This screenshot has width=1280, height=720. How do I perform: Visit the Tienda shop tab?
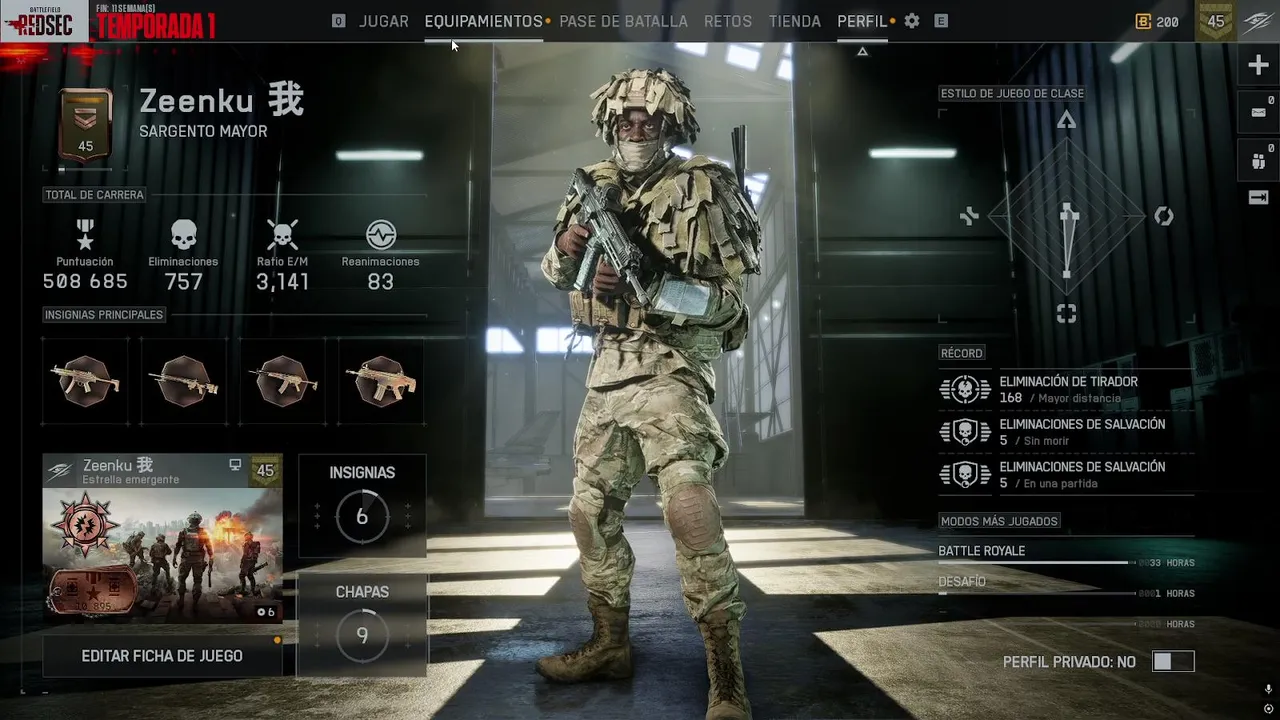pos(795,21)
